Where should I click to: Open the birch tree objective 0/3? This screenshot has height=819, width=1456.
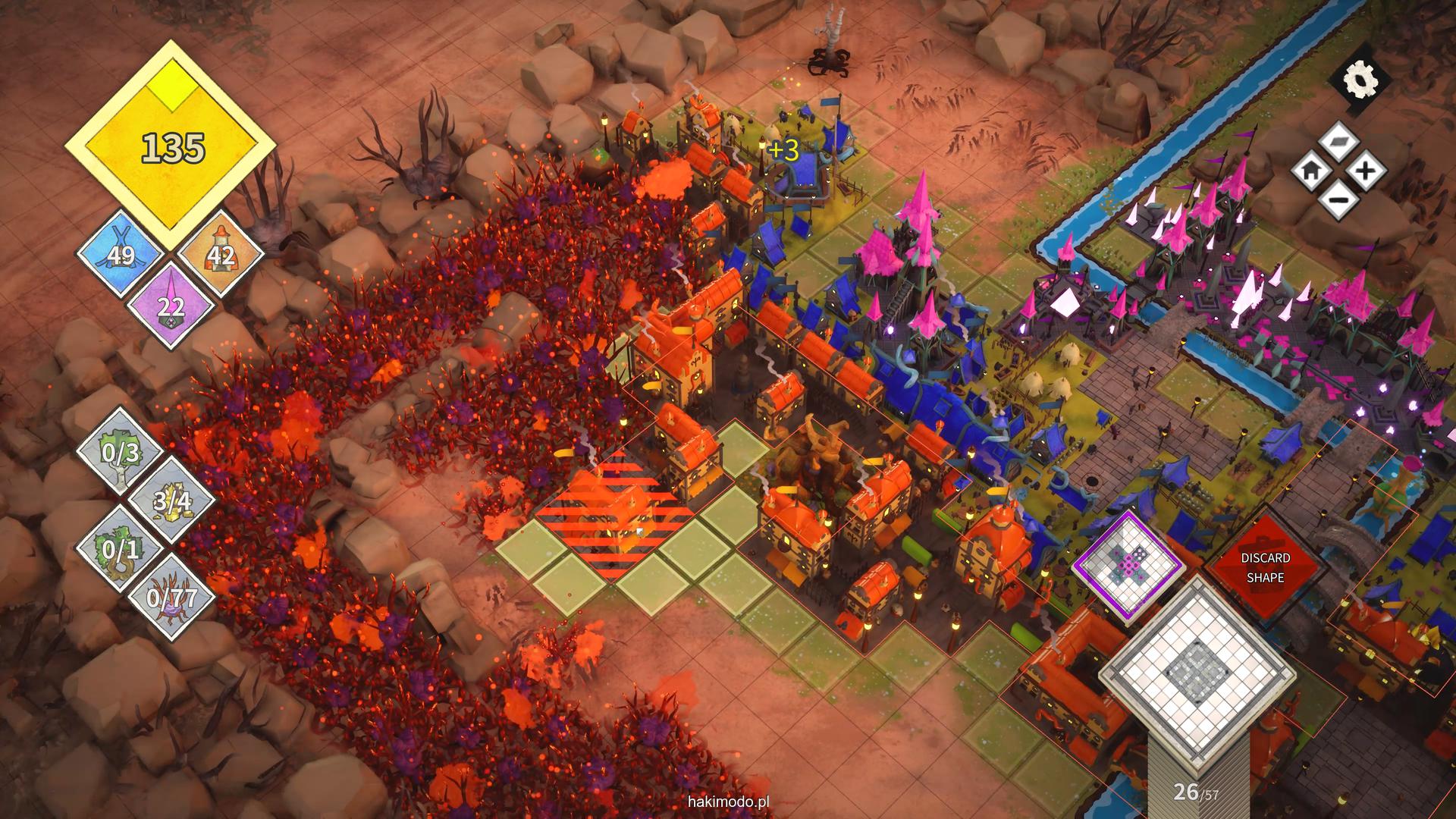coord(121,452)
